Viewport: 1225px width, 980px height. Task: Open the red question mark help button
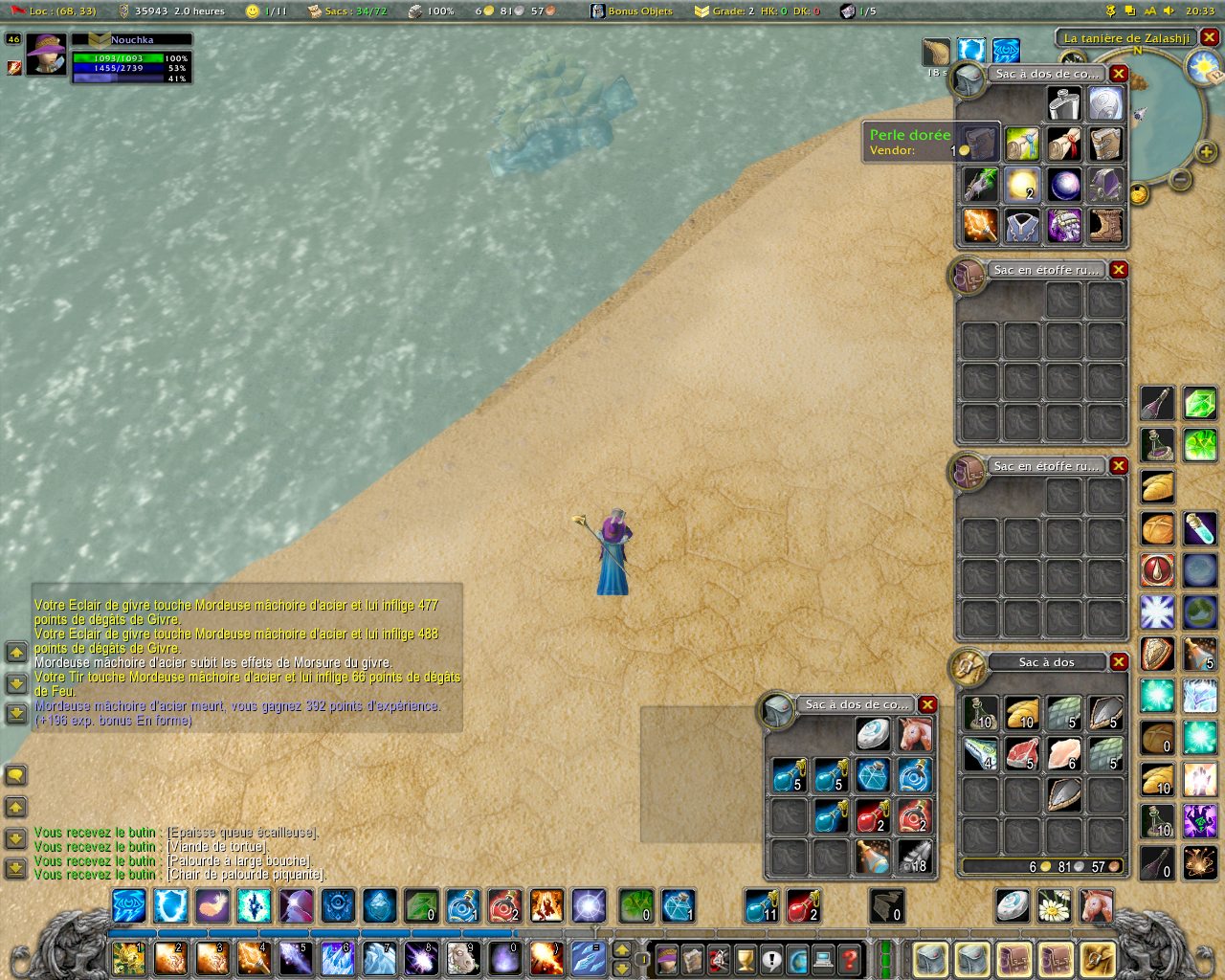849,958
